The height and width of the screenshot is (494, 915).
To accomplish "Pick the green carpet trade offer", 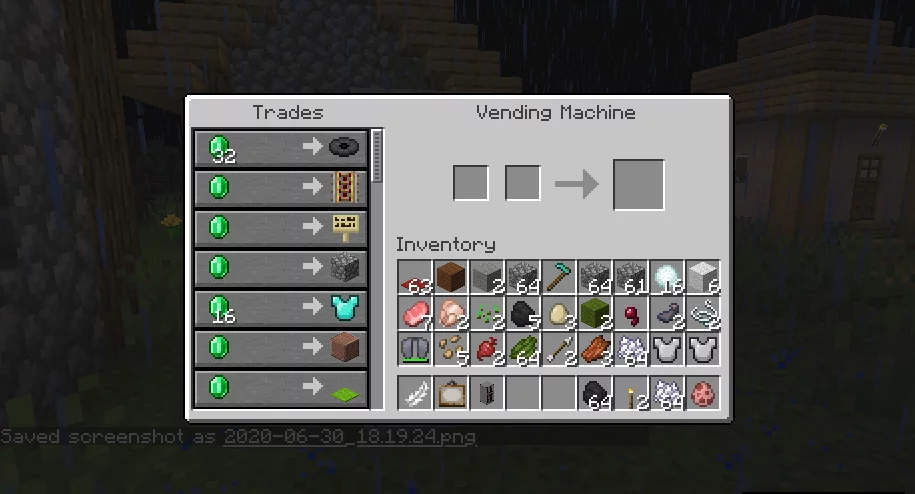I will (280, 387).
